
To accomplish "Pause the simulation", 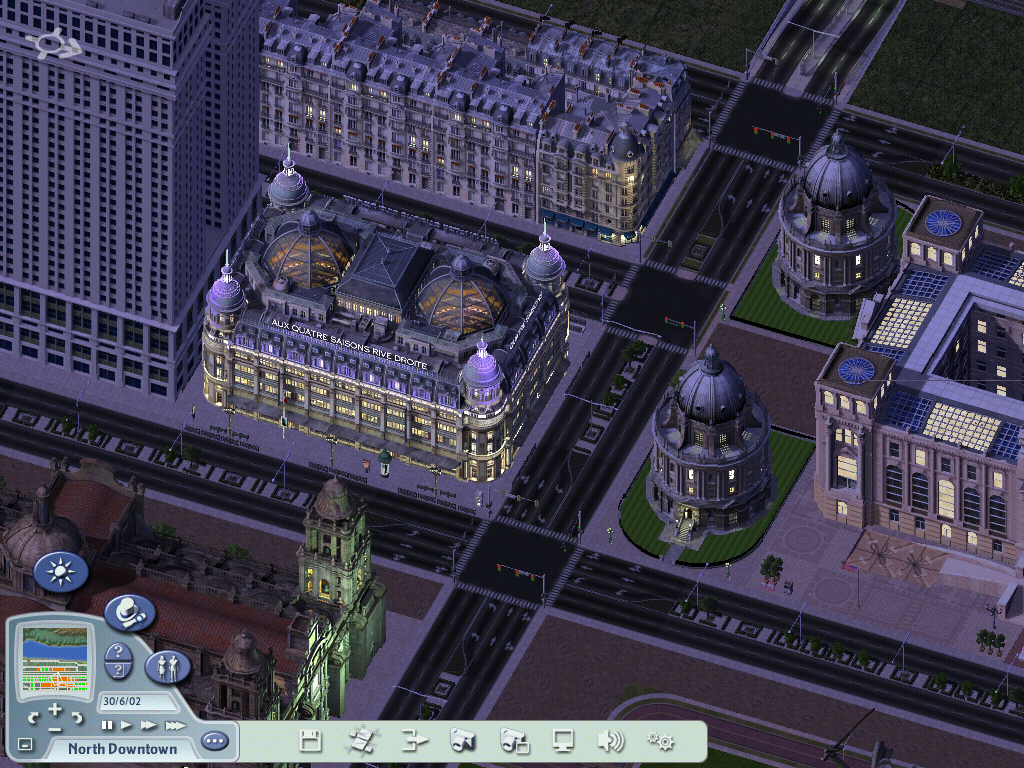I will tap(106, 725).
